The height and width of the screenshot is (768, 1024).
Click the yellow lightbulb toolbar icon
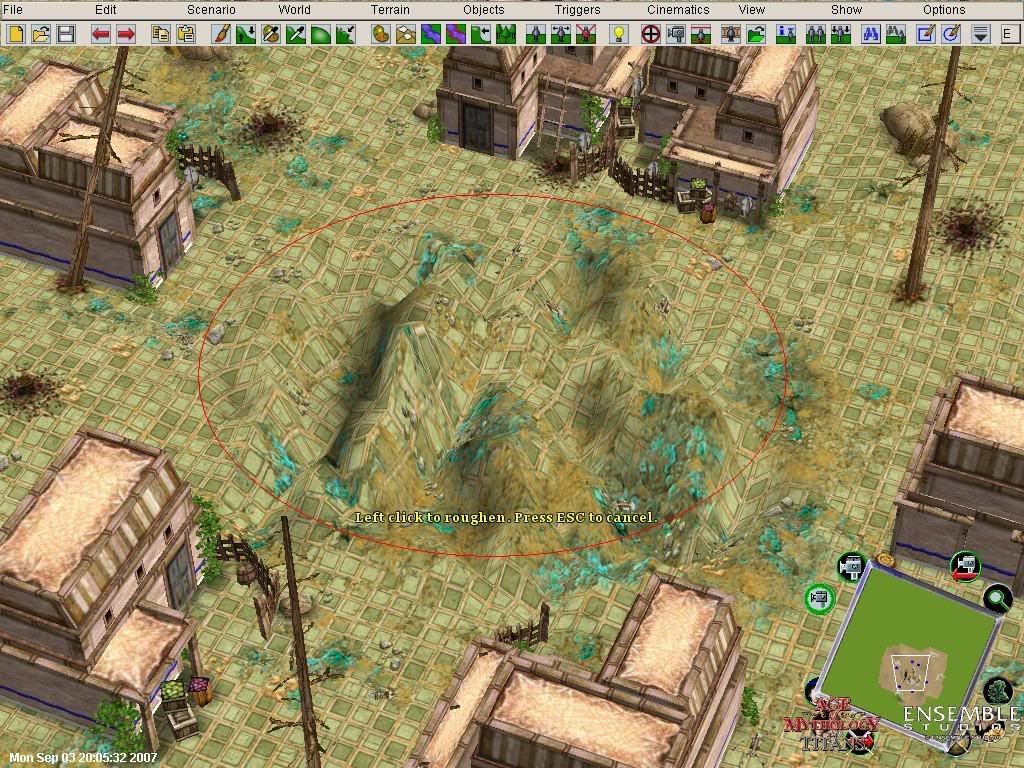(x=618, y=34)
